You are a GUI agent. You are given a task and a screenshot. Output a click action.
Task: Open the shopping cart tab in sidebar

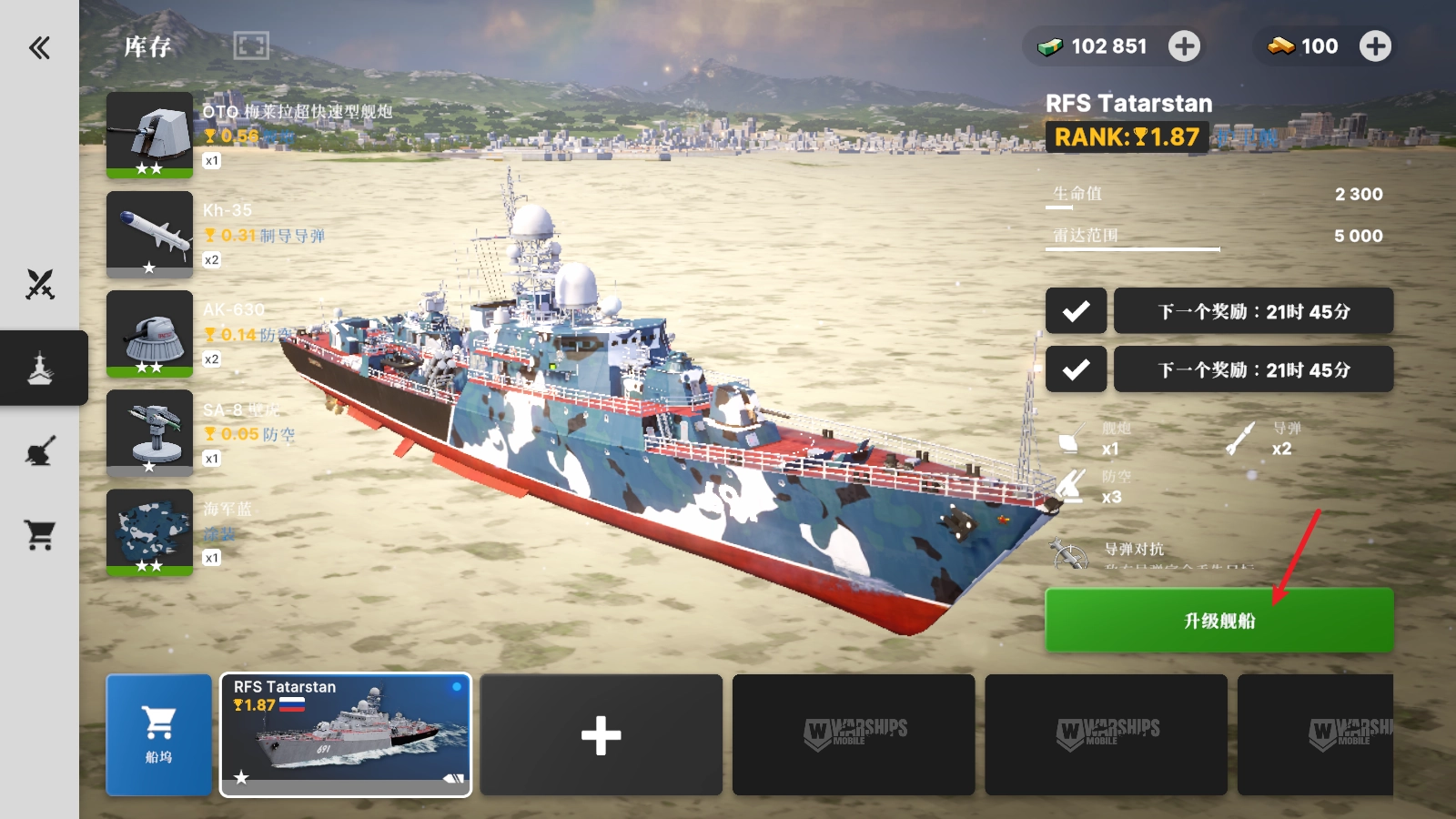click(x=40, y=534)
